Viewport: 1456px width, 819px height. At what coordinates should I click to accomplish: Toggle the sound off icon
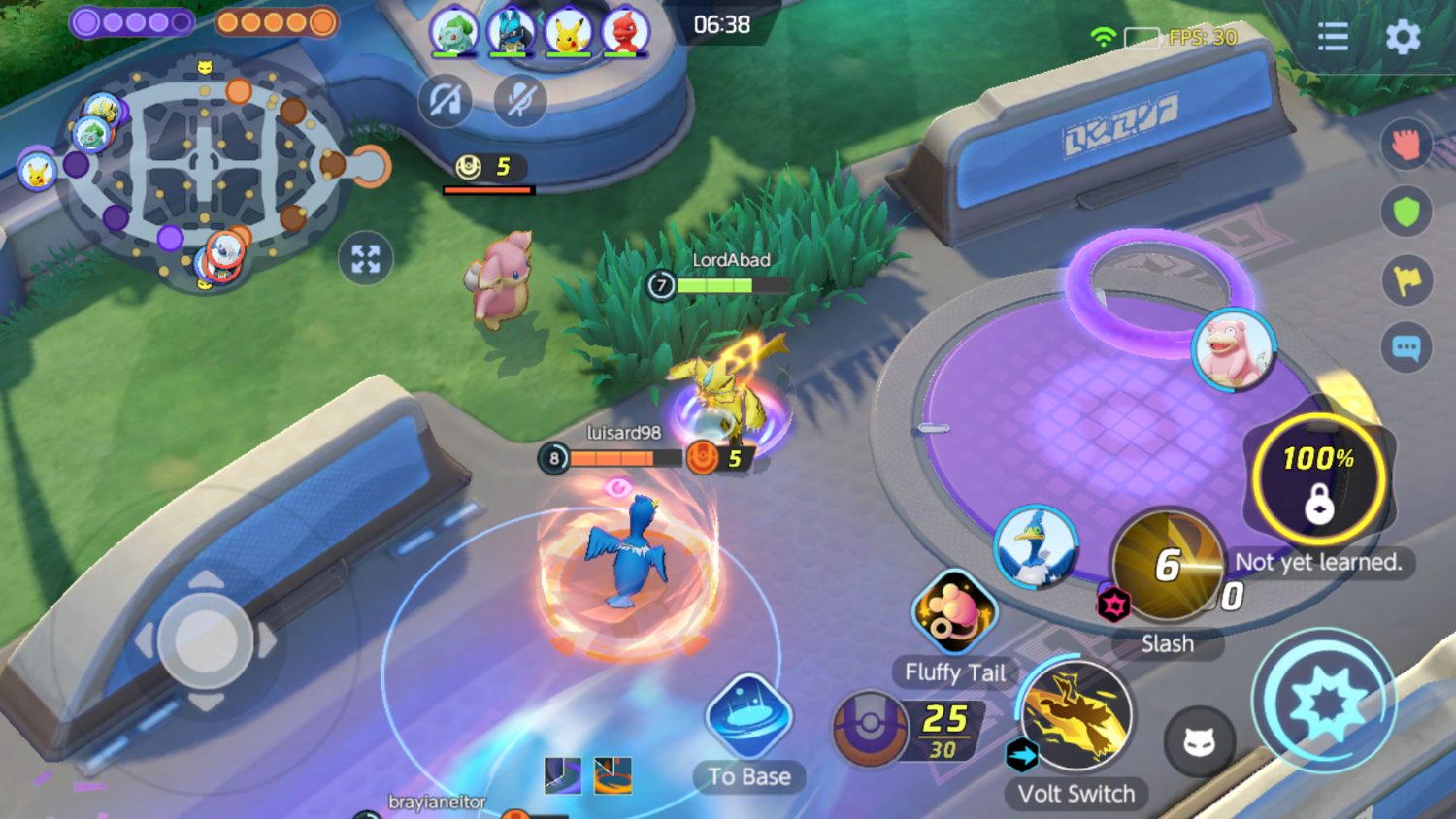coord(445,100)
